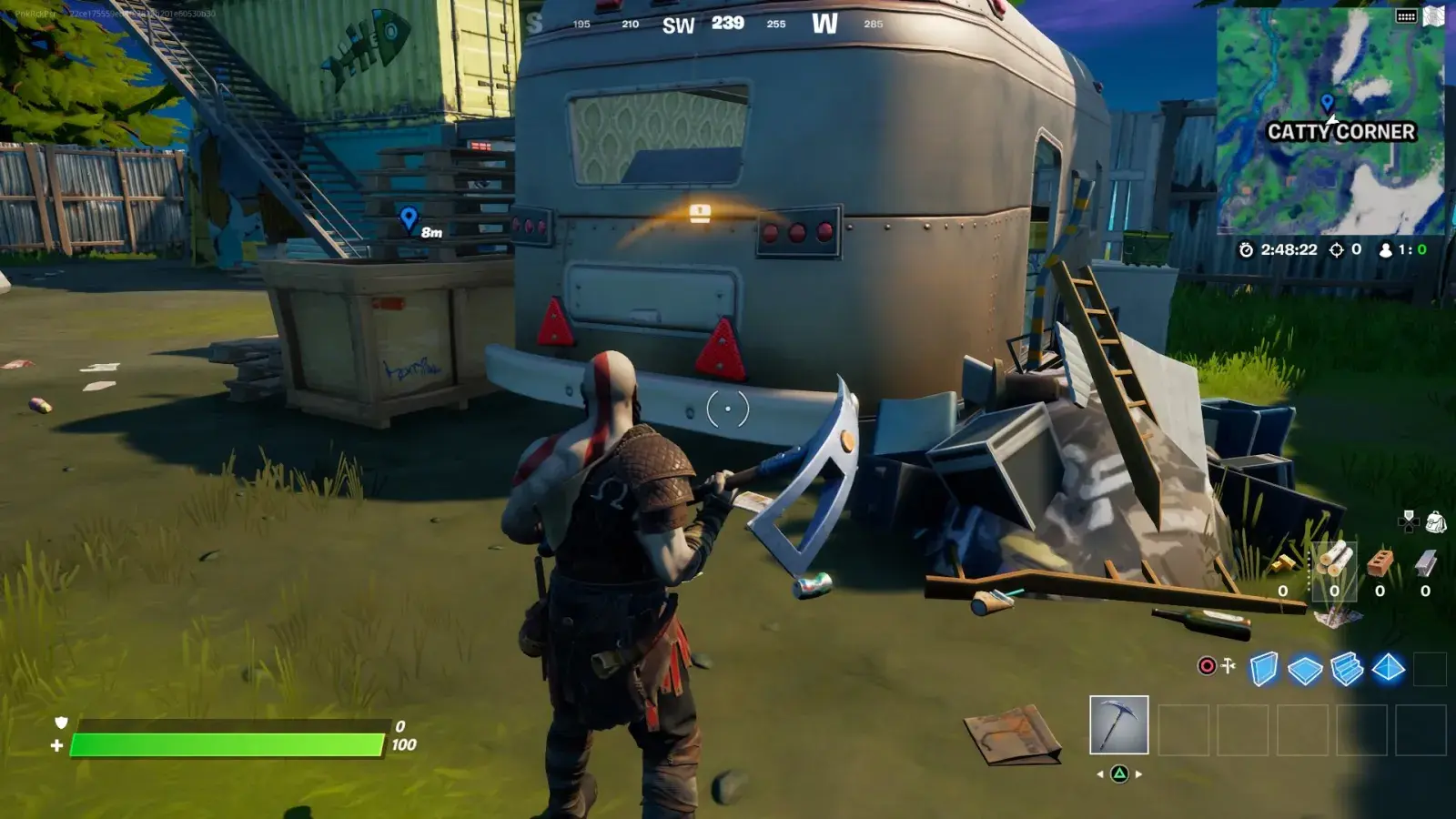Click the metal resource icon

click(x=1425, y=562)
